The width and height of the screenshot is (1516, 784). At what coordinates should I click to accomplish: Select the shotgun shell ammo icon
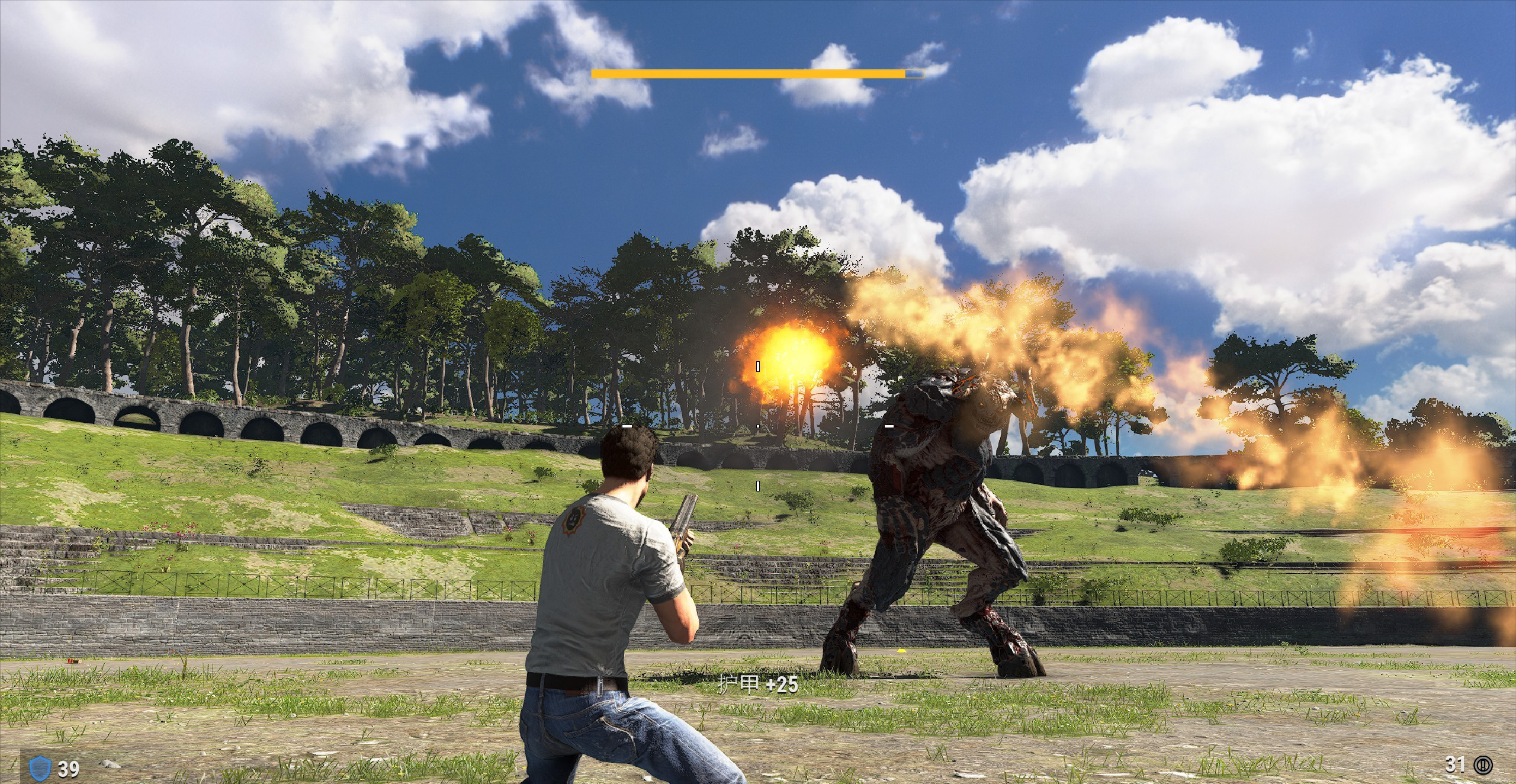(1484, 764)
